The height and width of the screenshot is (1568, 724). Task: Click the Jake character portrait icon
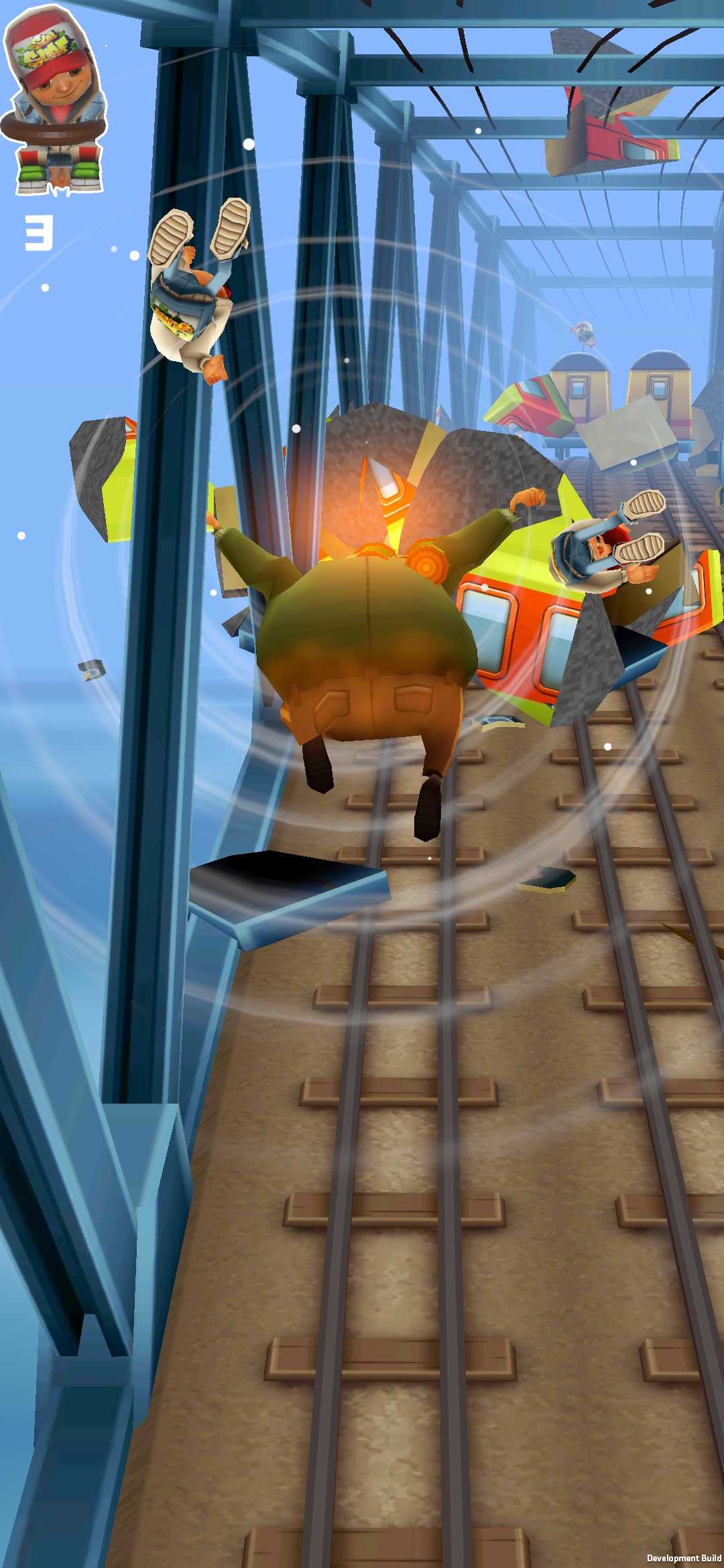55,101
